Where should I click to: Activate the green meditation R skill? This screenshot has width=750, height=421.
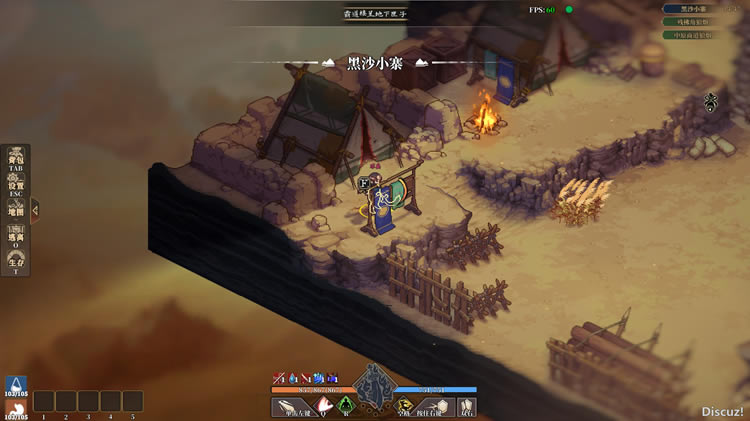[347, 406]
